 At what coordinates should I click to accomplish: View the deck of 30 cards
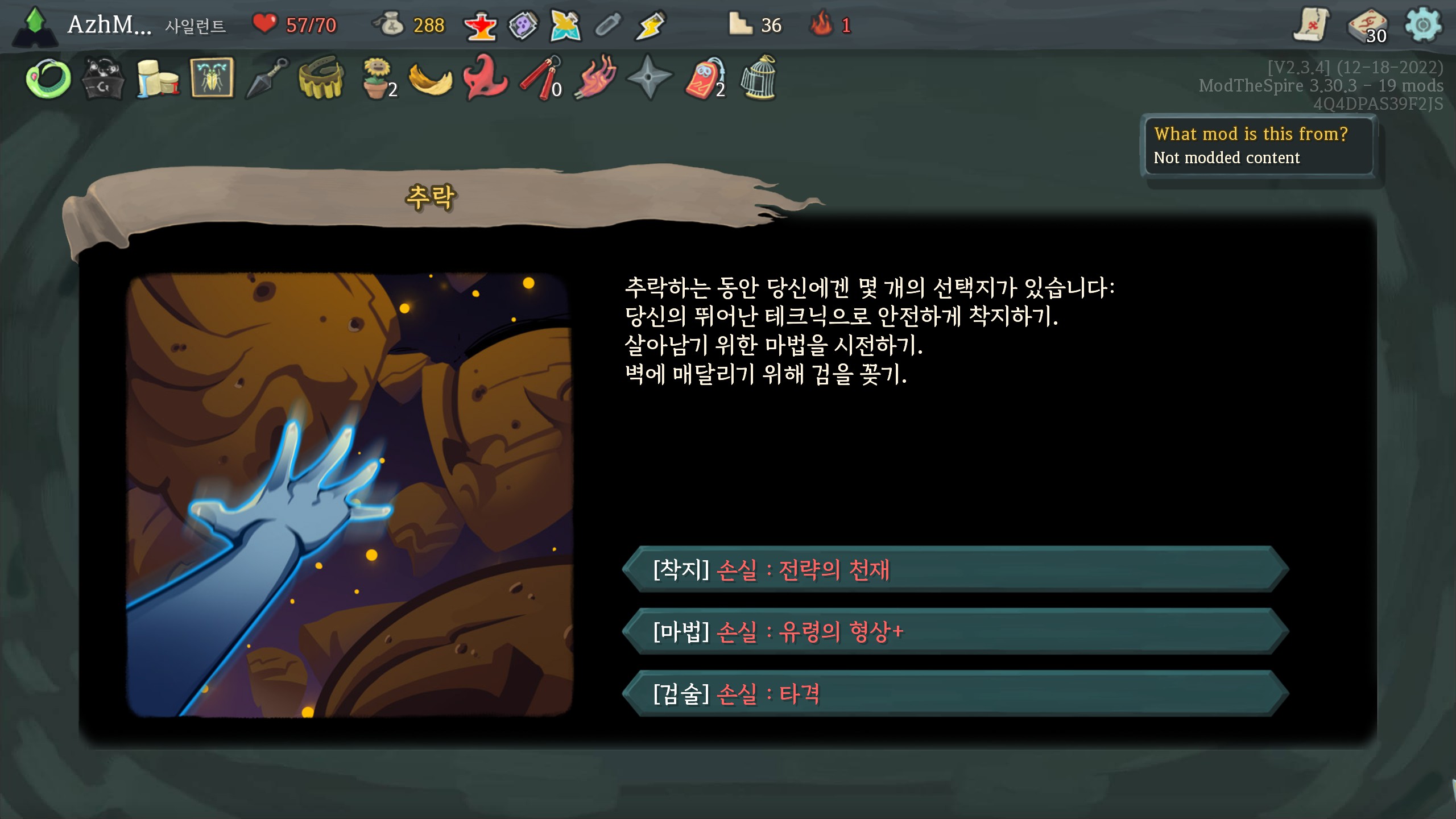[1368, 26]
